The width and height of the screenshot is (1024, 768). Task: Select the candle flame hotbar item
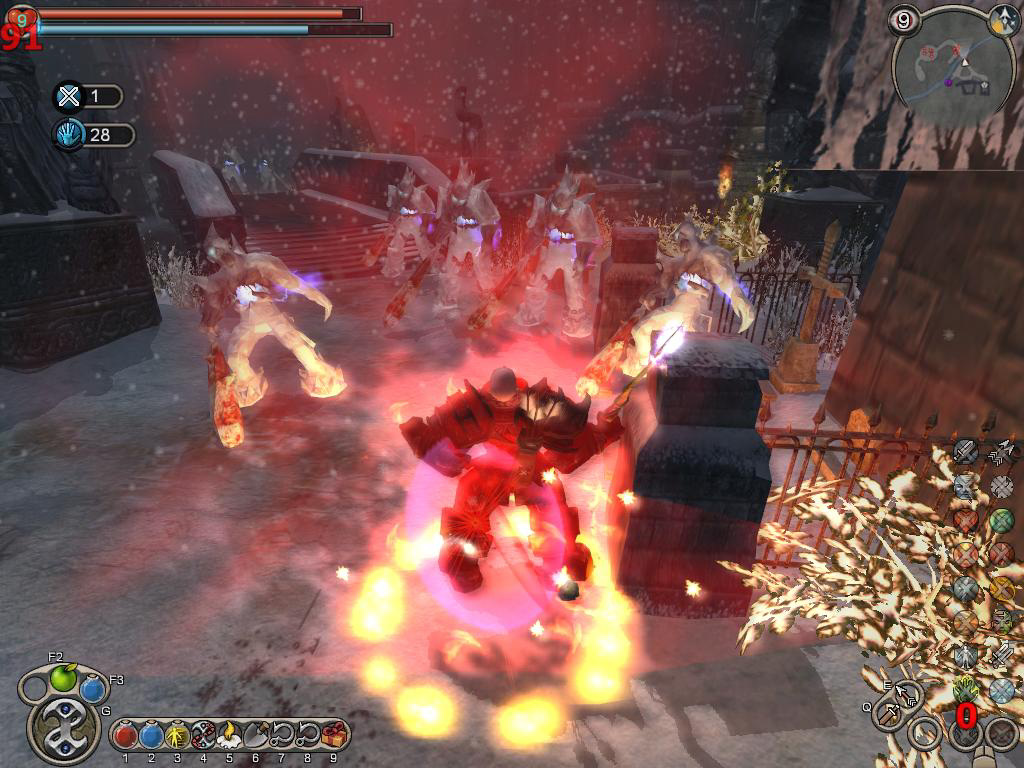[x=230, y=736]
